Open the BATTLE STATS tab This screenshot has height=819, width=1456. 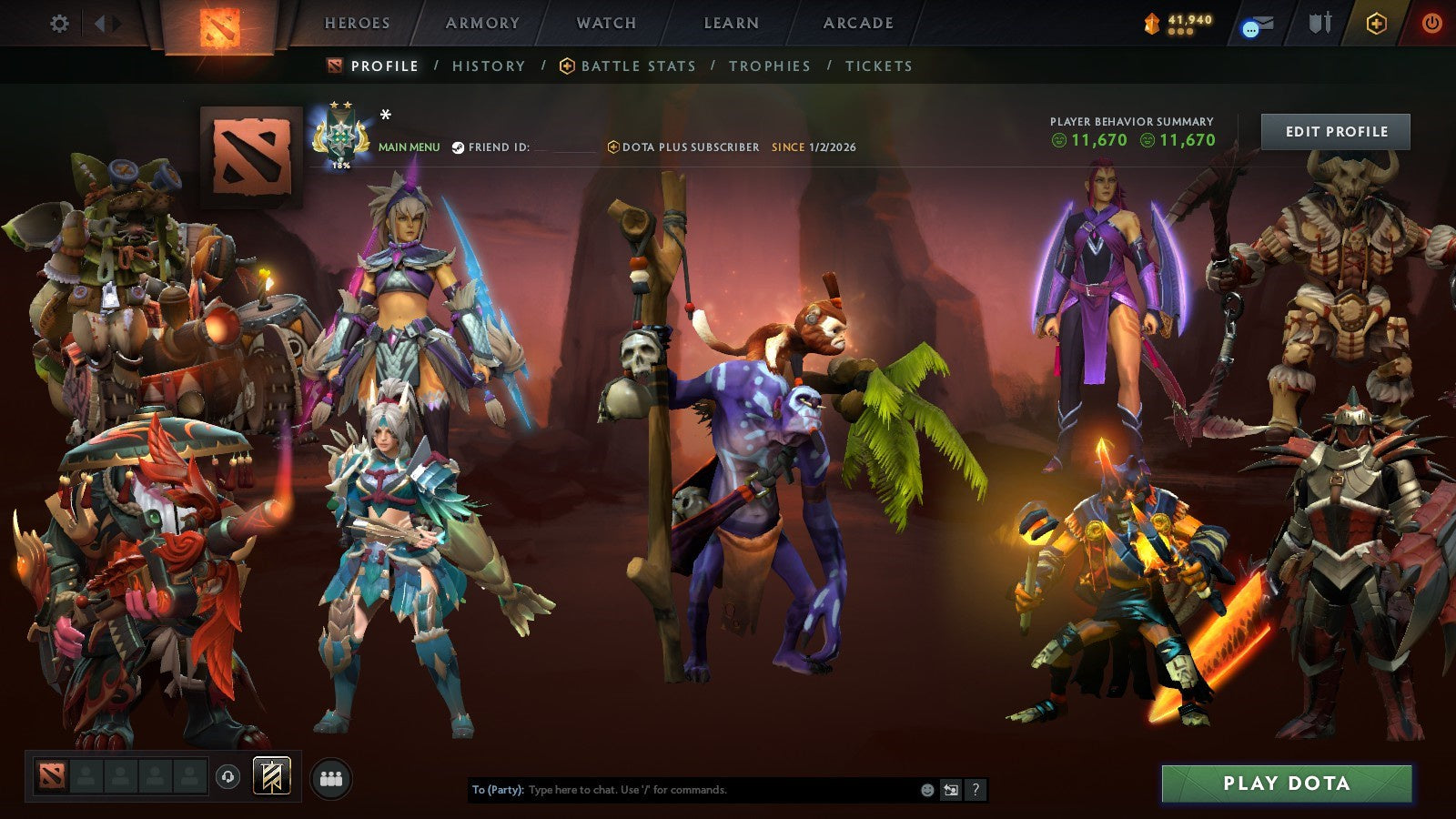point(637,66)
